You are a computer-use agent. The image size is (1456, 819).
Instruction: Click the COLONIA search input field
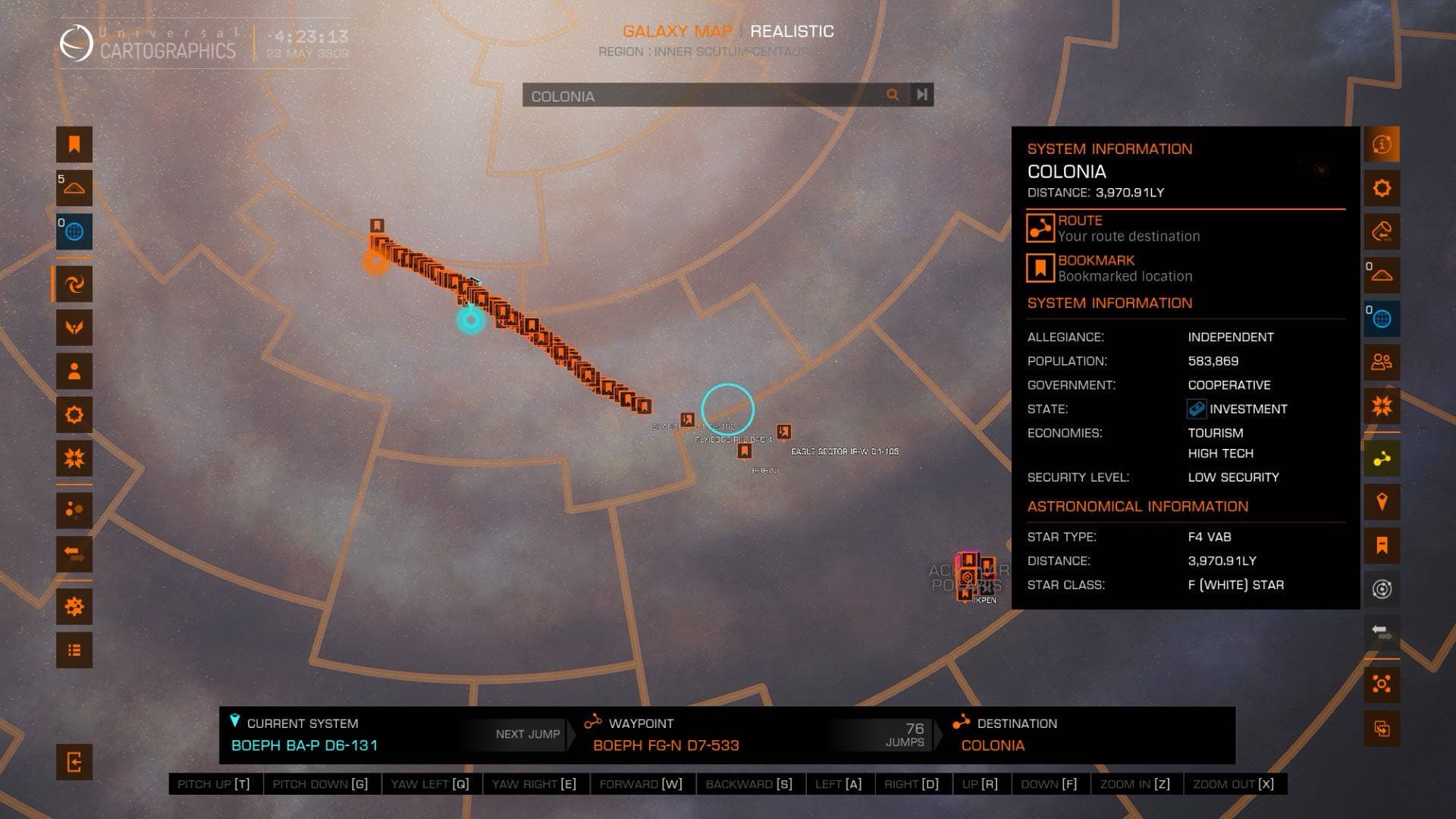(x=701, y=96)
